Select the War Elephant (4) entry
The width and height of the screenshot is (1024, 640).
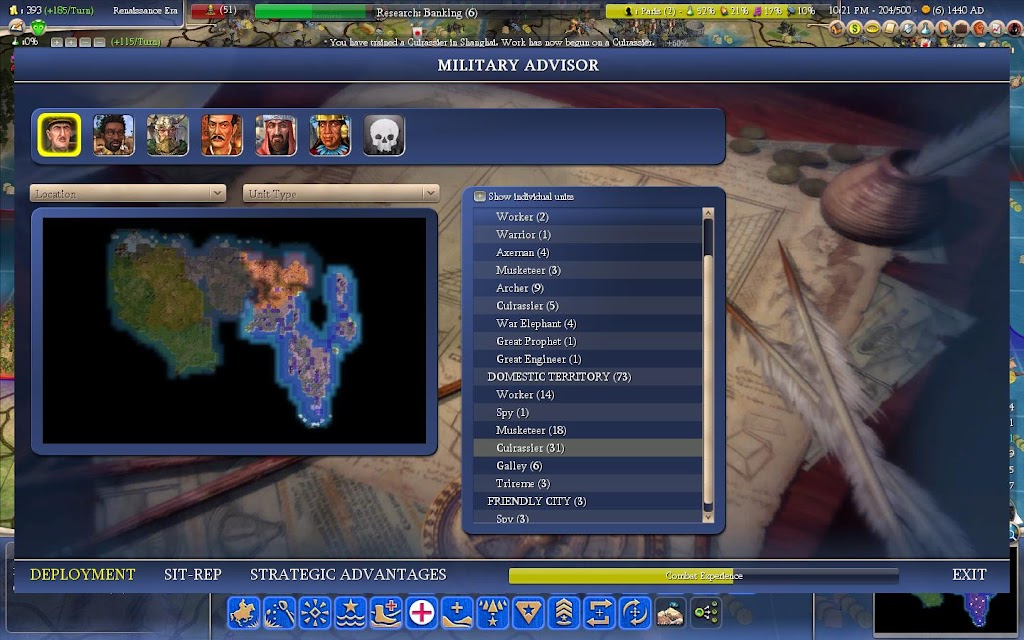[536, 323]
